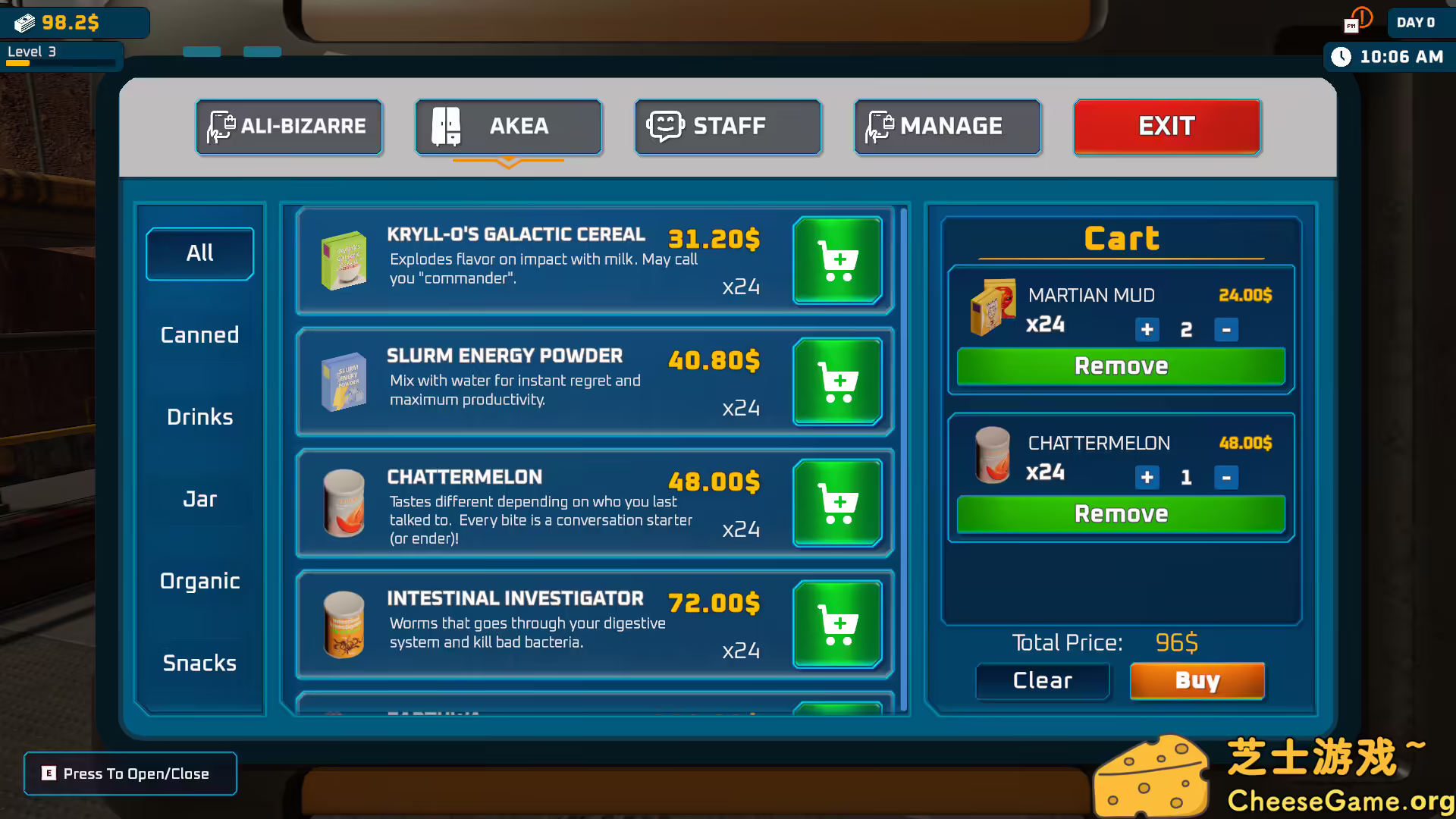This screenshot has height=819, width=1456.
Task: Click the fridge icon on AKEA tab
Action: tap(446, 126)
